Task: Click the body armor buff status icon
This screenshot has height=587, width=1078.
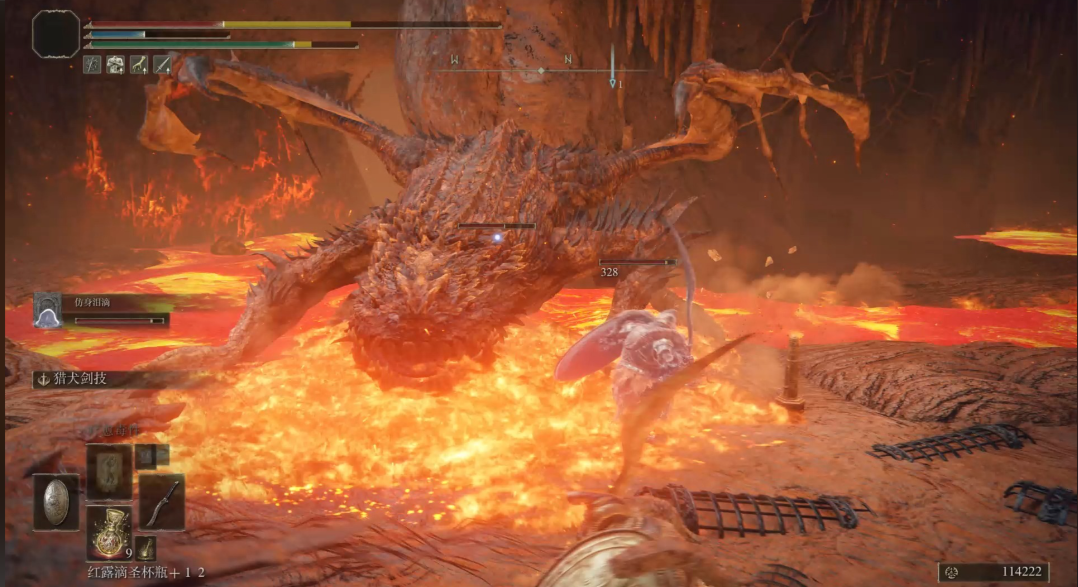Action: click(115, 65)
